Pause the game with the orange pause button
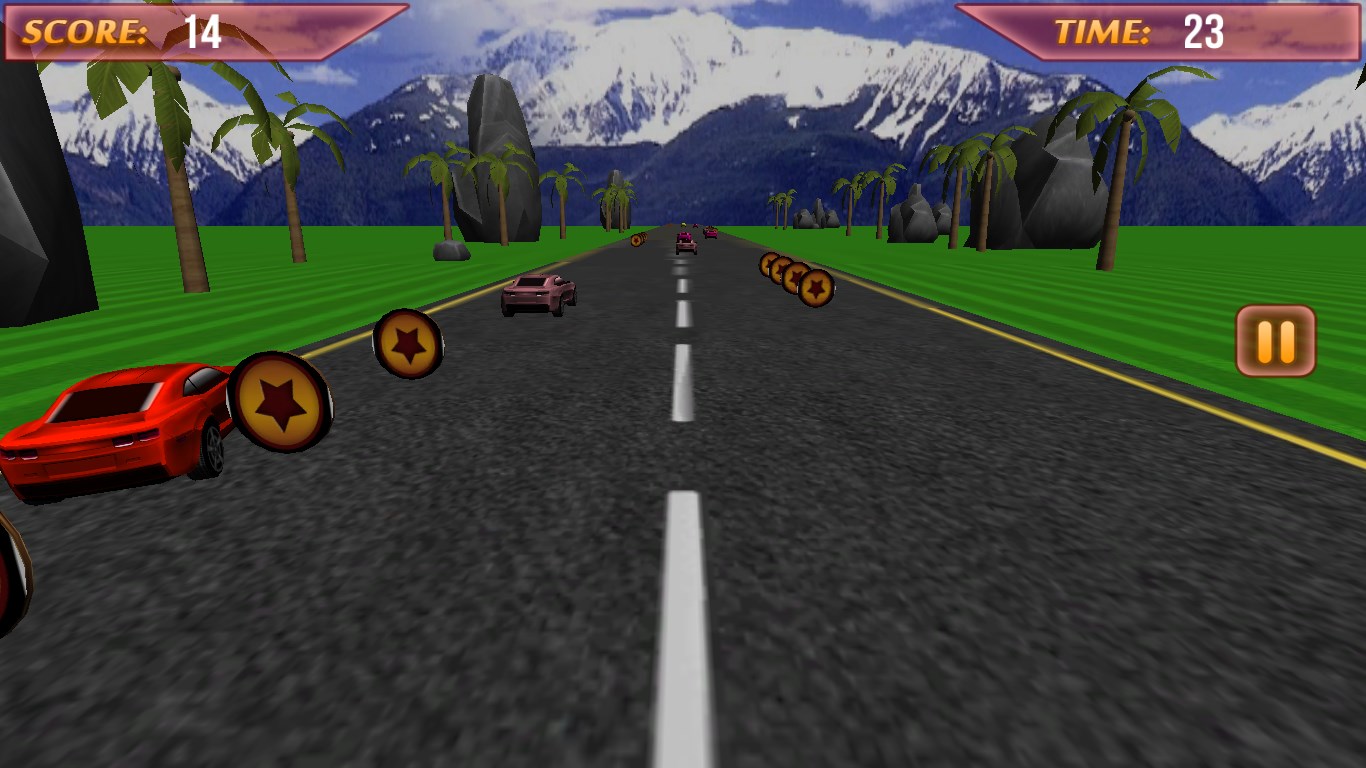The width and height of the screenshot is (1366, 768). [1275, 341]
